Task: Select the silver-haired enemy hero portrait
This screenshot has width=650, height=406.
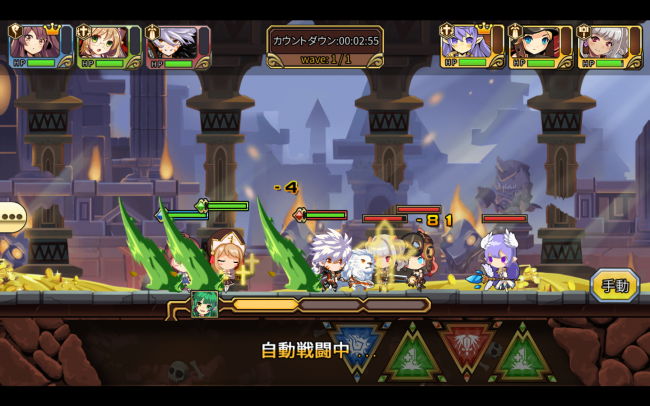Action: [x=603, y=43]
